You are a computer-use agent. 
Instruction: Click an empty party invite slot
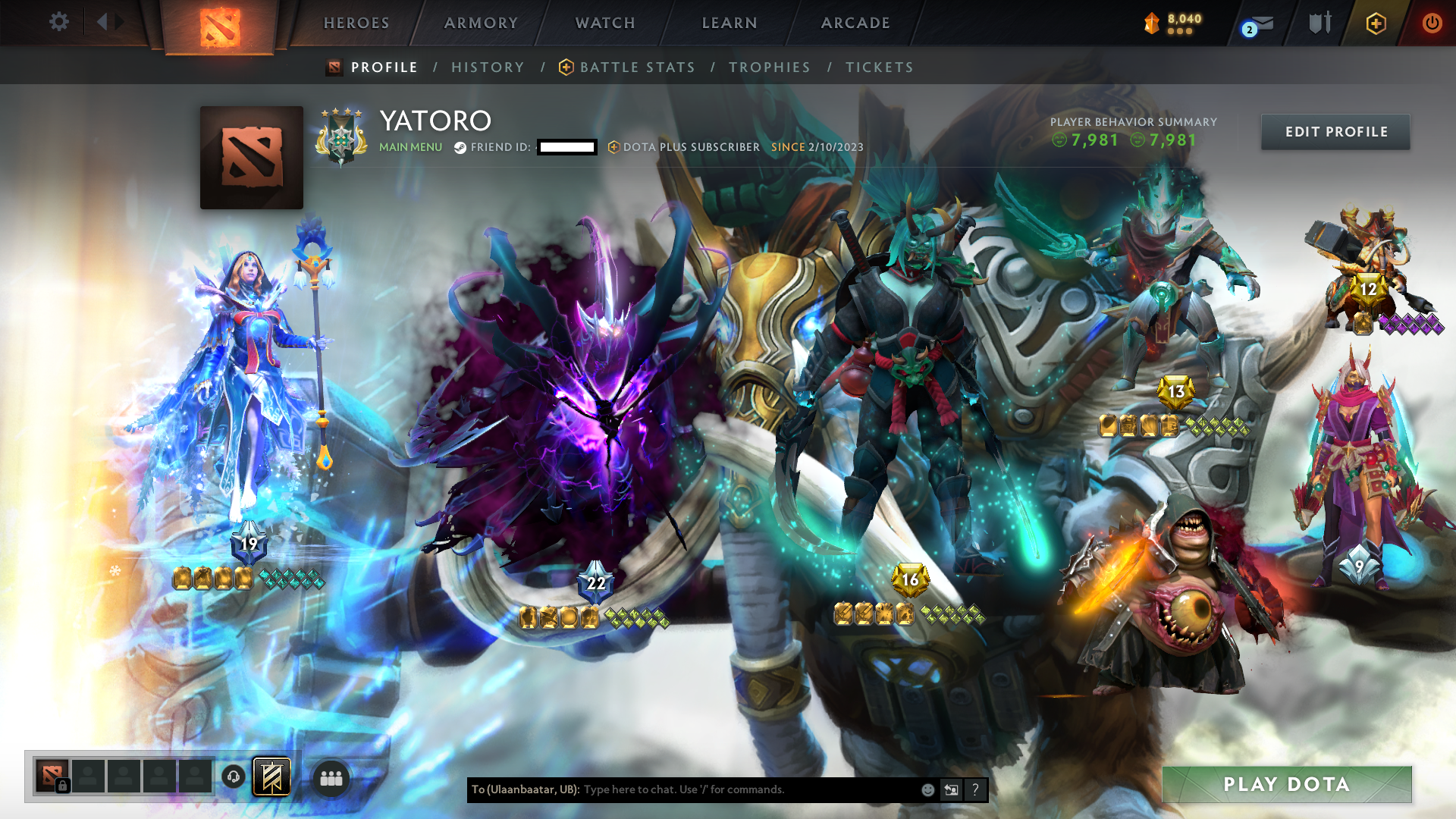click(124, 777)
